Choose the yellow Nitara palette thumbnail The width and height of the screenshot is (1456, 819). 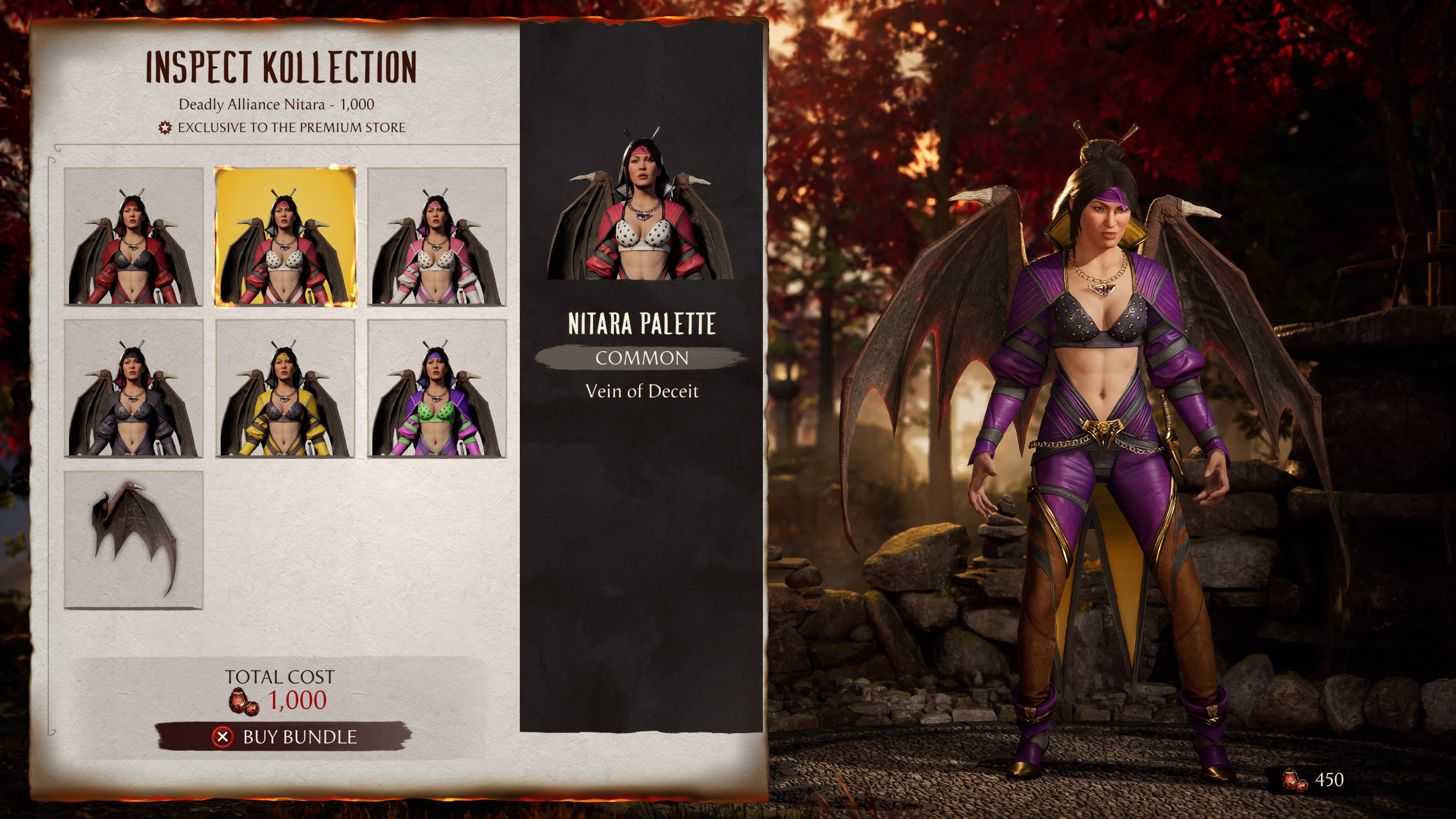pos(286,388)
